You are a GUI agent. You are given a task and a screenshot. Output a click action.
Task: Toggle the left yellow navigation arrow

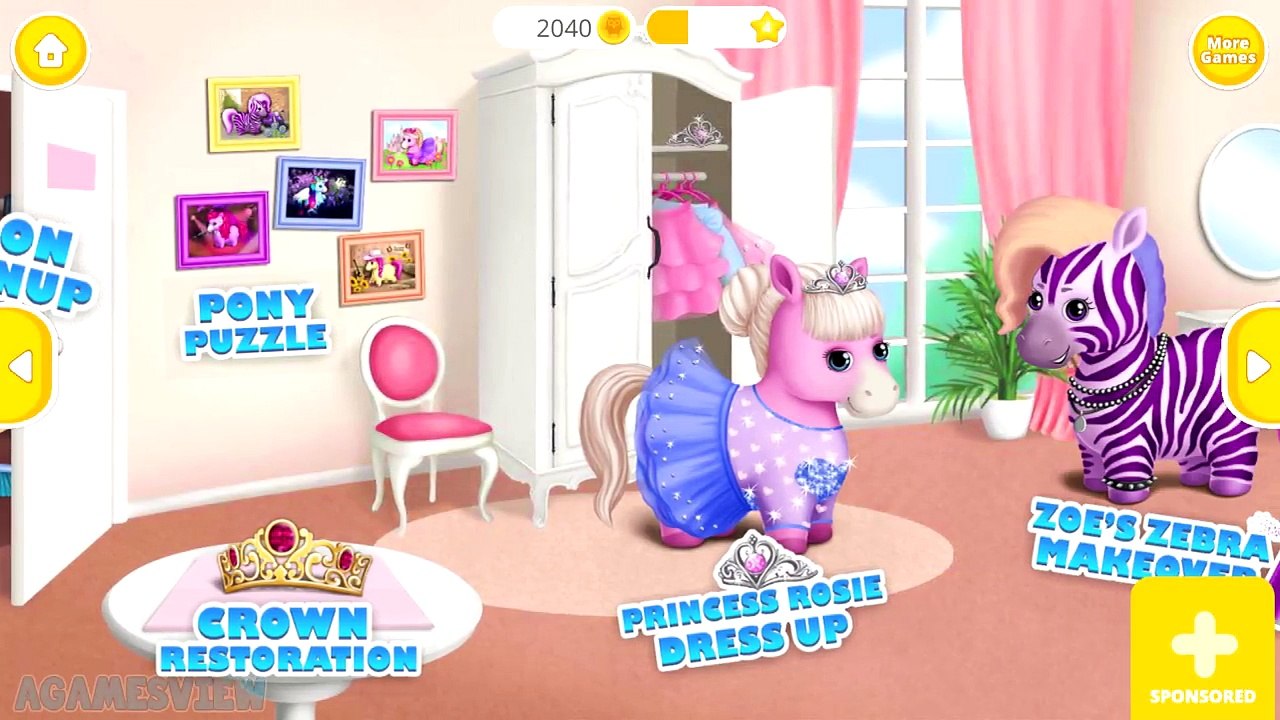20,365
